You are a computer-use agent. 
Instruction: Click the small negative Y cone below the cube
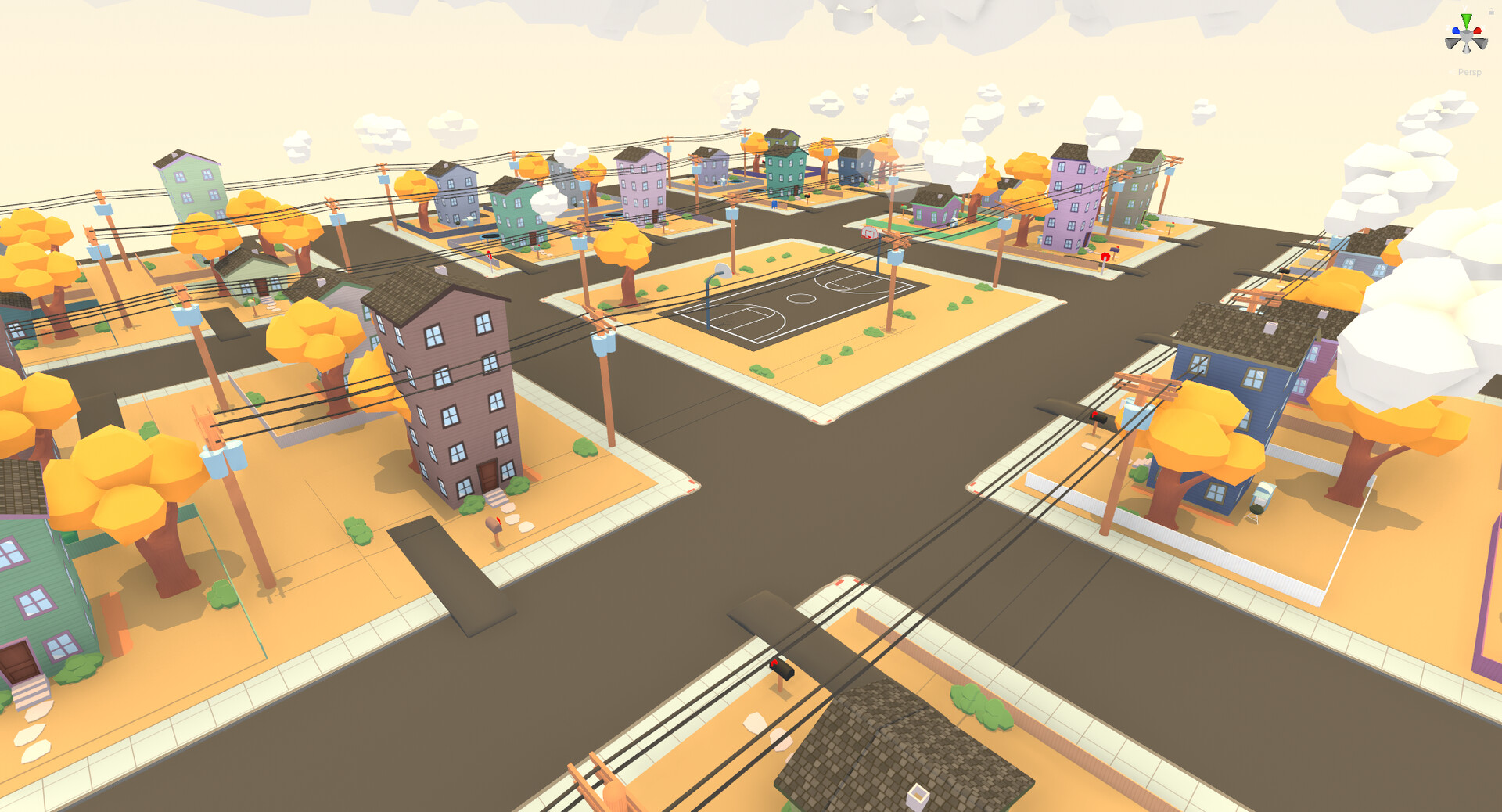click(x=1466, y=48)
